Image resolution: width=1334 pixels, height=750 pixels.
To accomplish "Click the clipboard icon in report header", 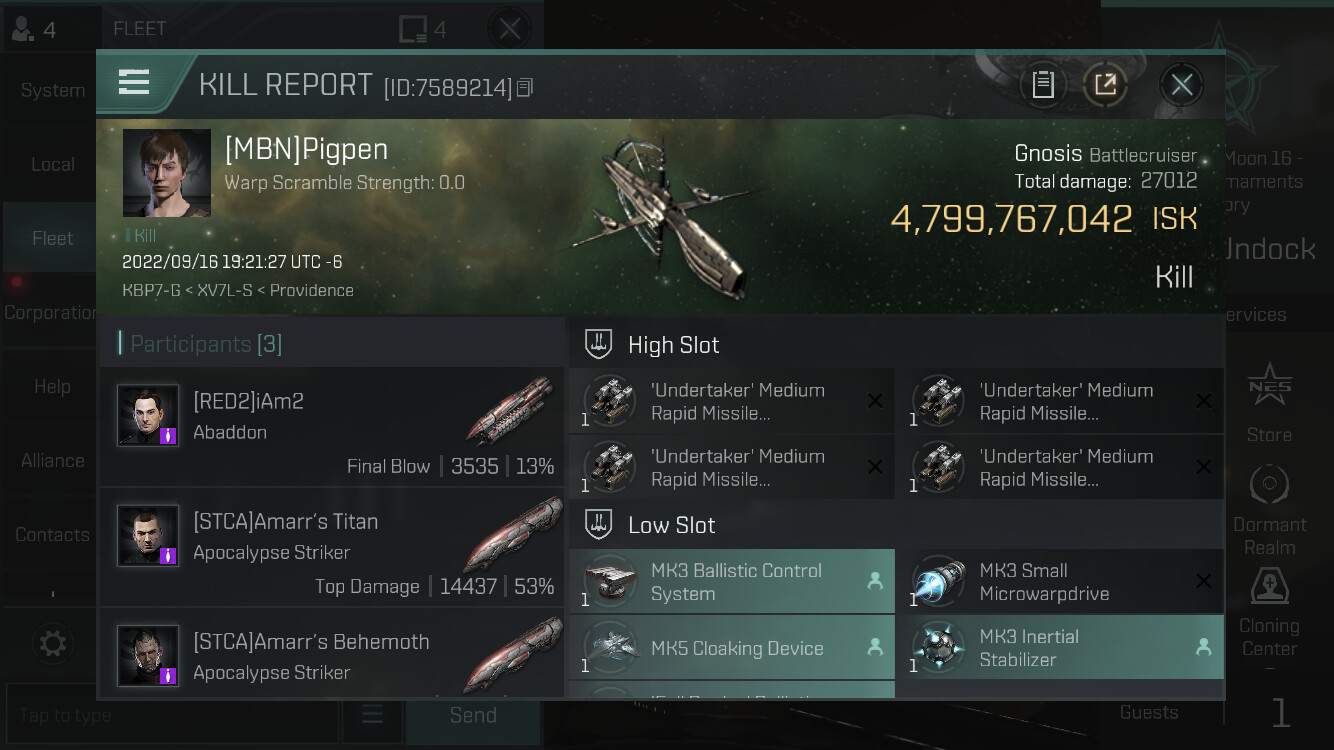I will pos(1043,85).
